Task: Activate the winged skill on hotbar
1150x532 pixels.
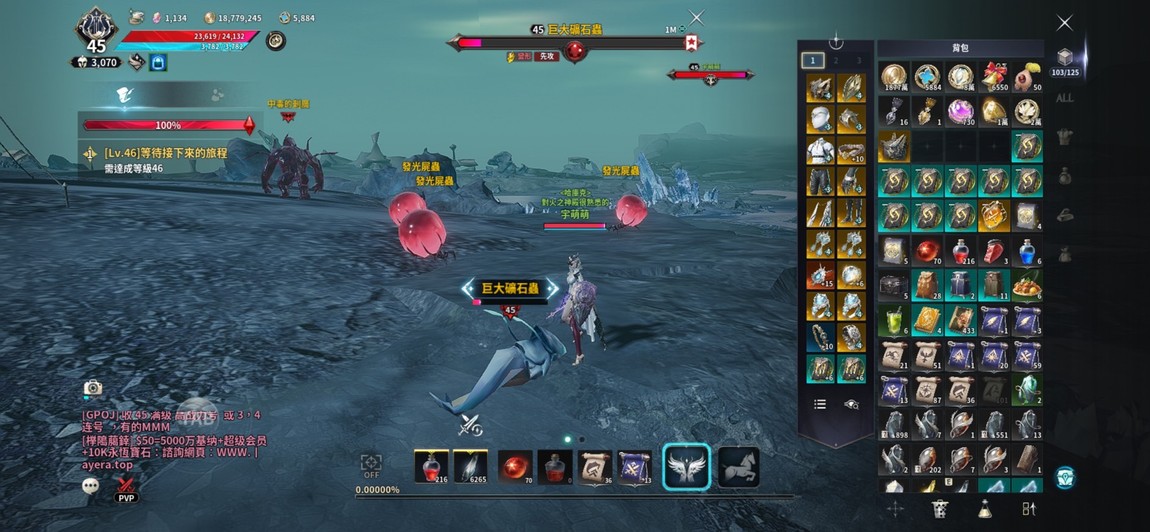Action: pos(686,467)
